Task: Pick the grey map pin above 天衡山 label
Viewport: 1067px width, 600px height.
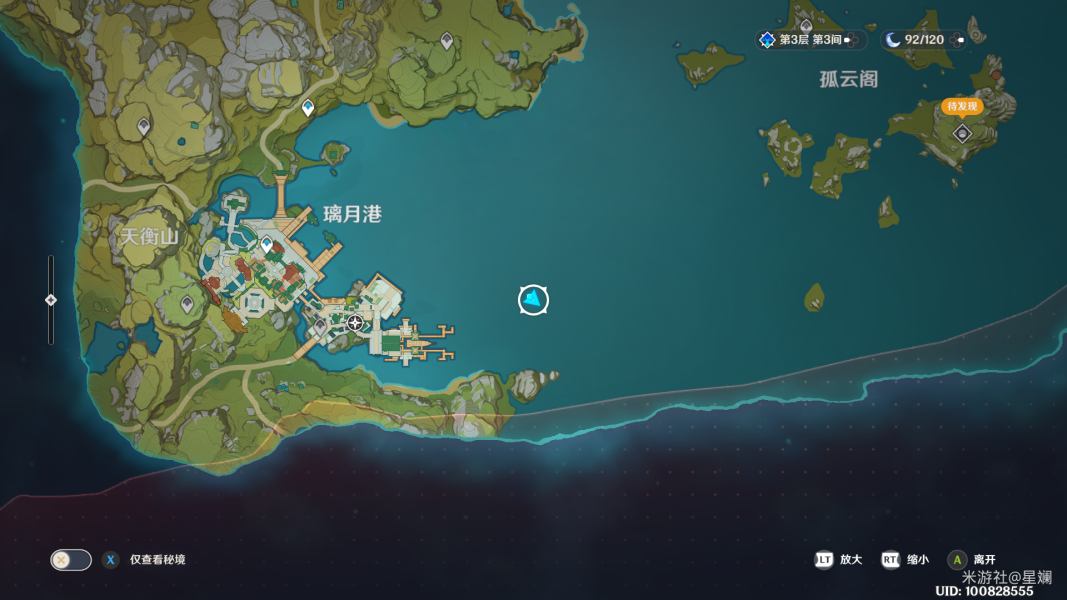Action: click(x=144, y=127)
